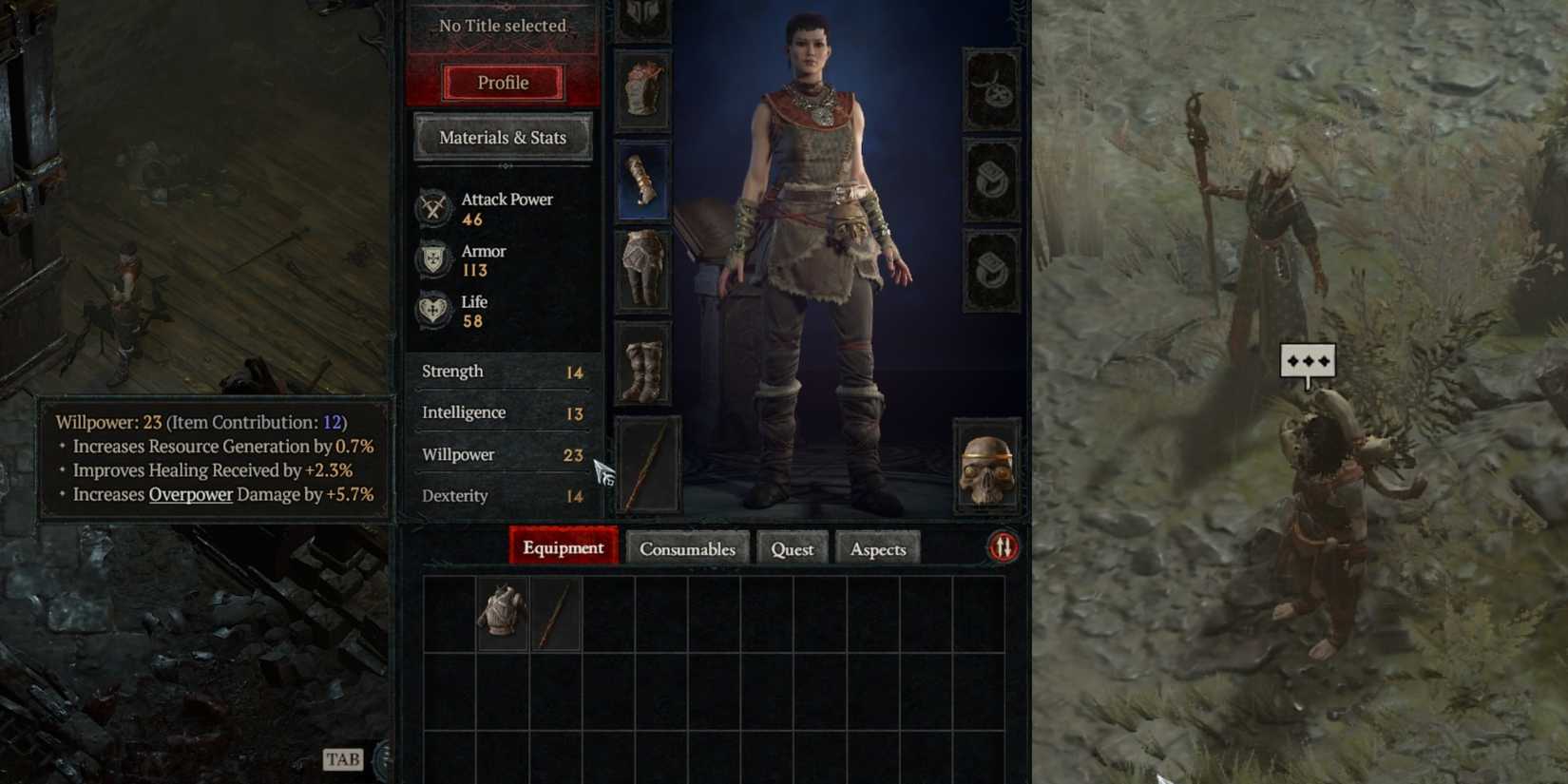Screen dimensions: 1568x784
Task: Select the equipped gloves slot
Action: pyautogui.click(x=643, y=181)
